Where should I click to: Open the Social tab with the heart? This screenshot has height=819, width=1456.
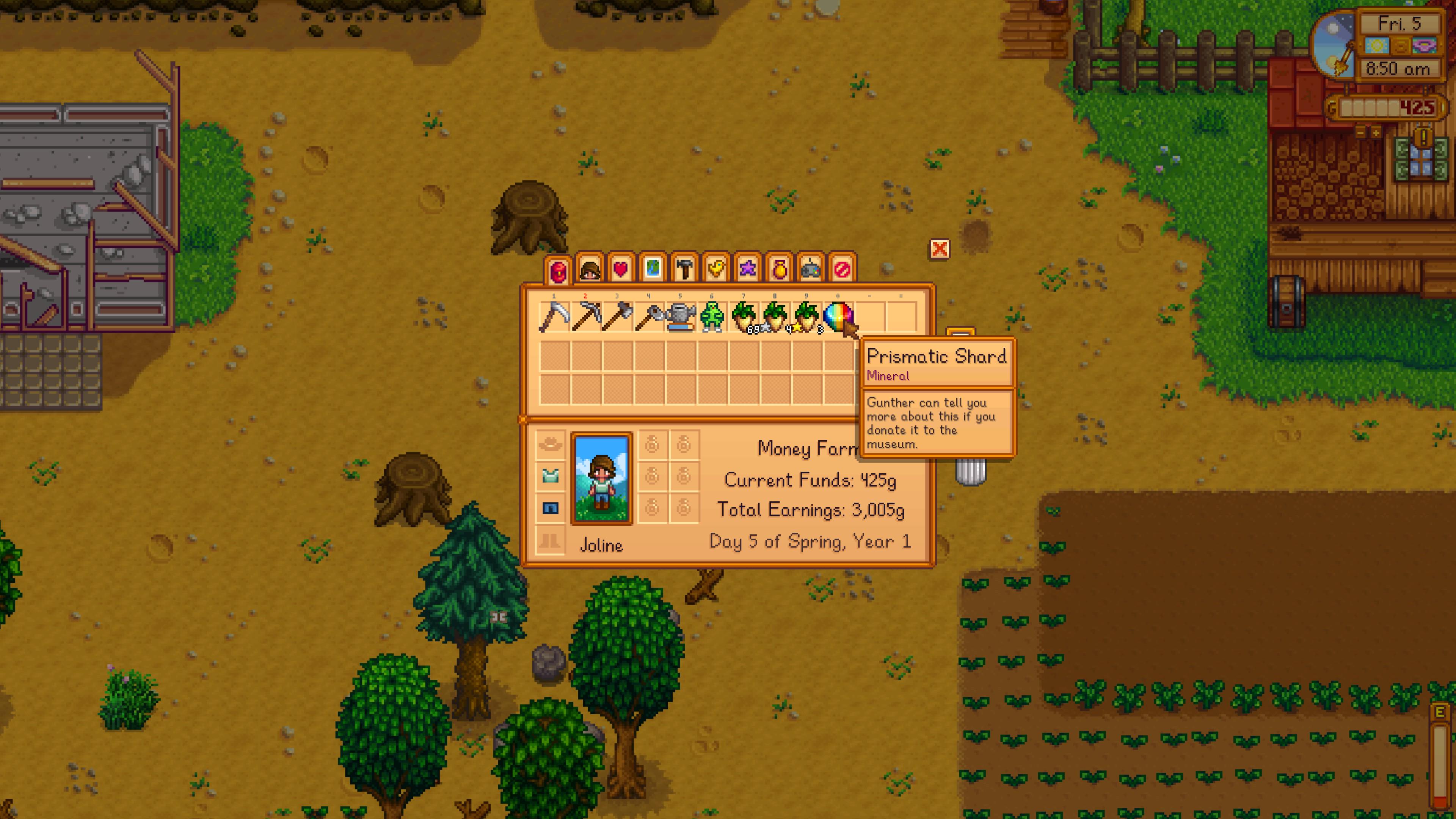[621, 268]
